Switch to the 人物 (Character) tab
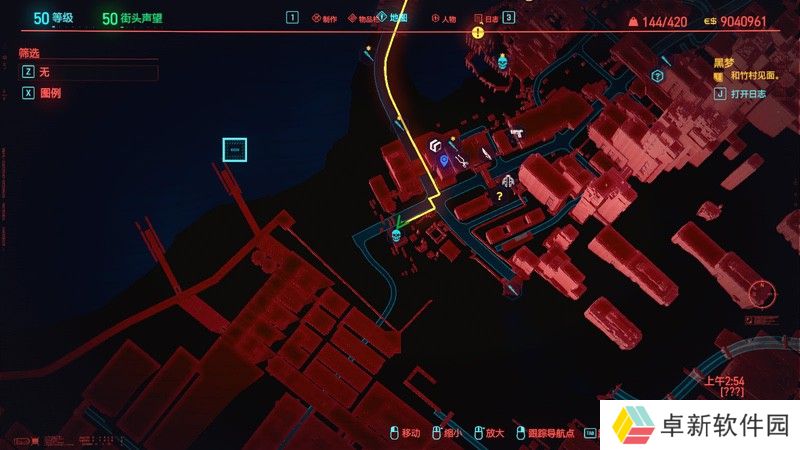The width and height of the screenshot is (800, 450). [x=444, y=18]
